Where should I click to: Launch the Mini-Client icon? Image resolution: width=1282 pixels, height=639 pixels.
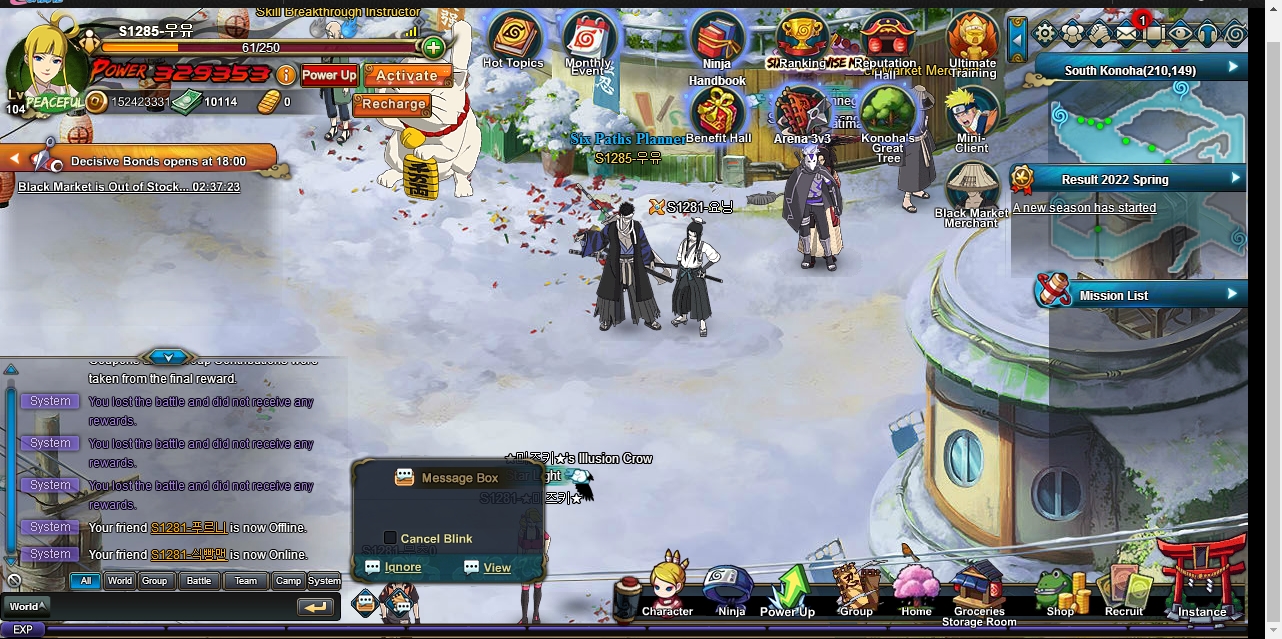[972, 115]
